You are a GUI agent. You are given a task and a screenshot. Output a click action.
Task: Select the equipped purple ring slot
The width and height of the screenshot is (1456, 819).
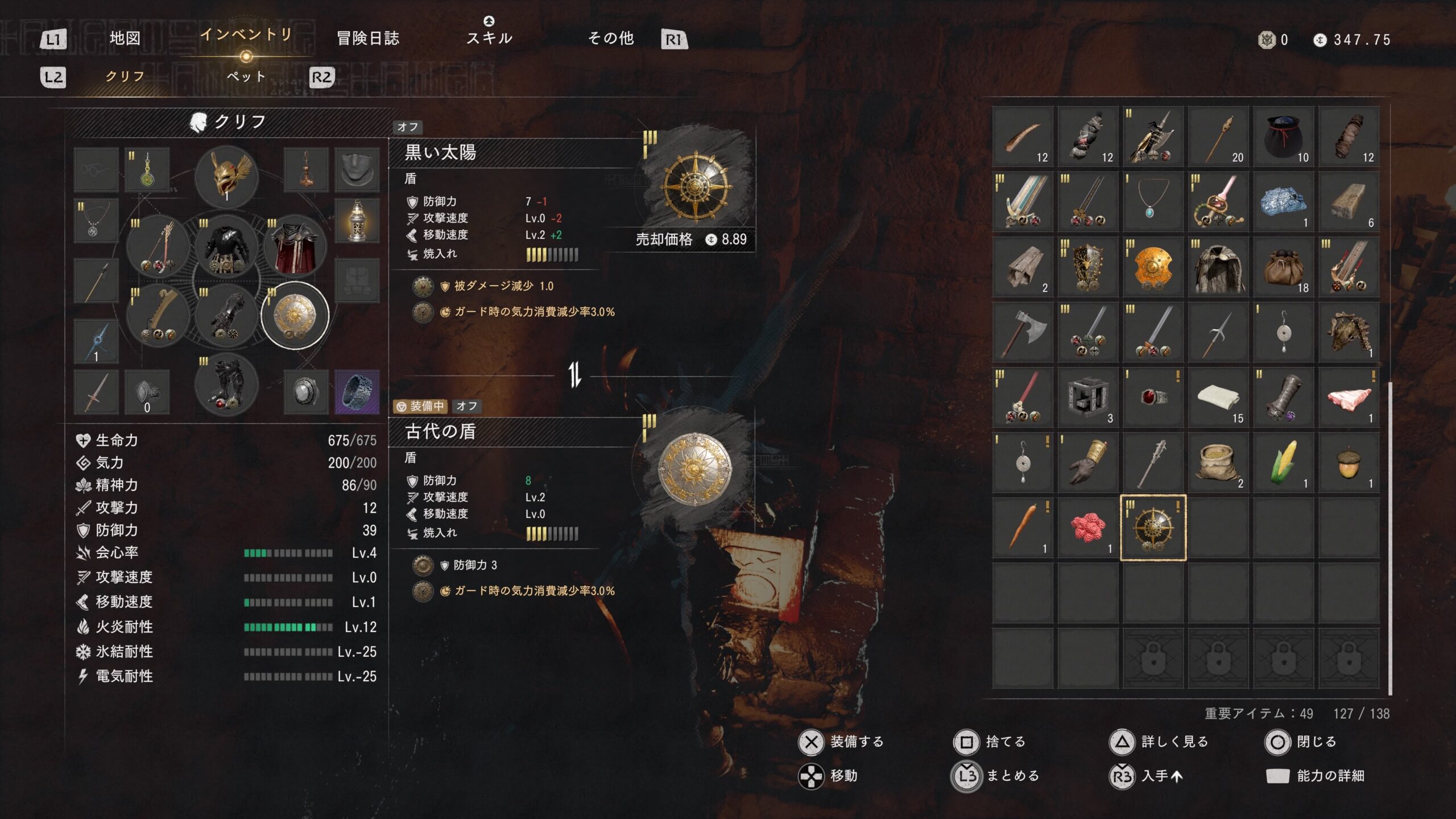tap(357, 391)
